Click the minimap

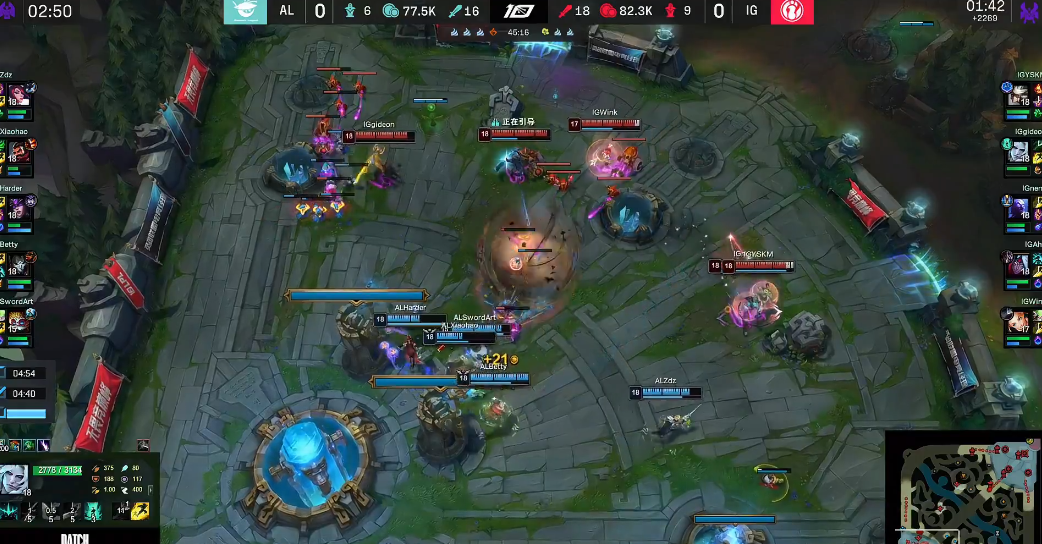(x=963, y=487)
